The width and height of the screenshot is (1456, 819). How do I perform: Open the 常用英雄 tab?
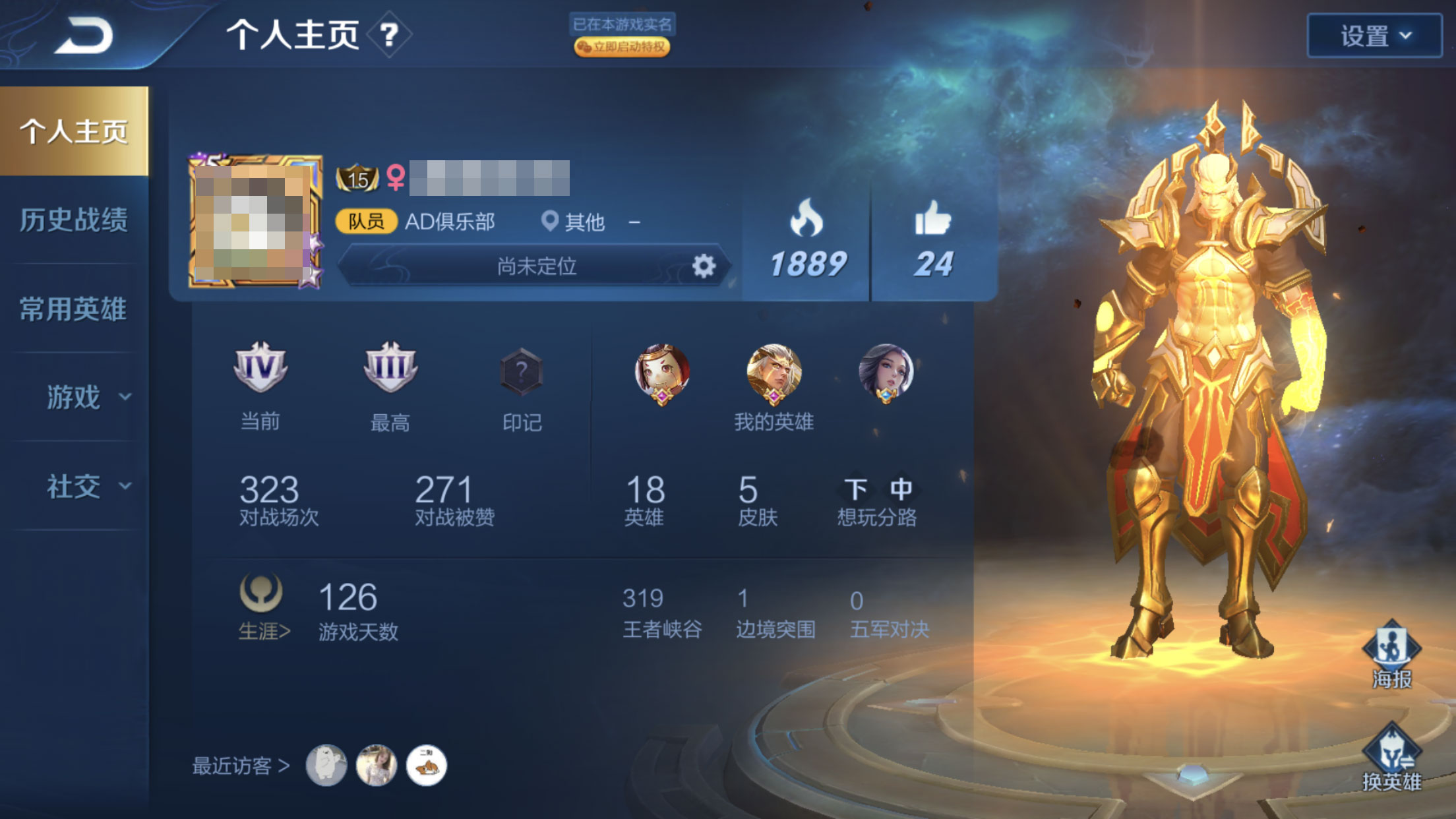74,309
